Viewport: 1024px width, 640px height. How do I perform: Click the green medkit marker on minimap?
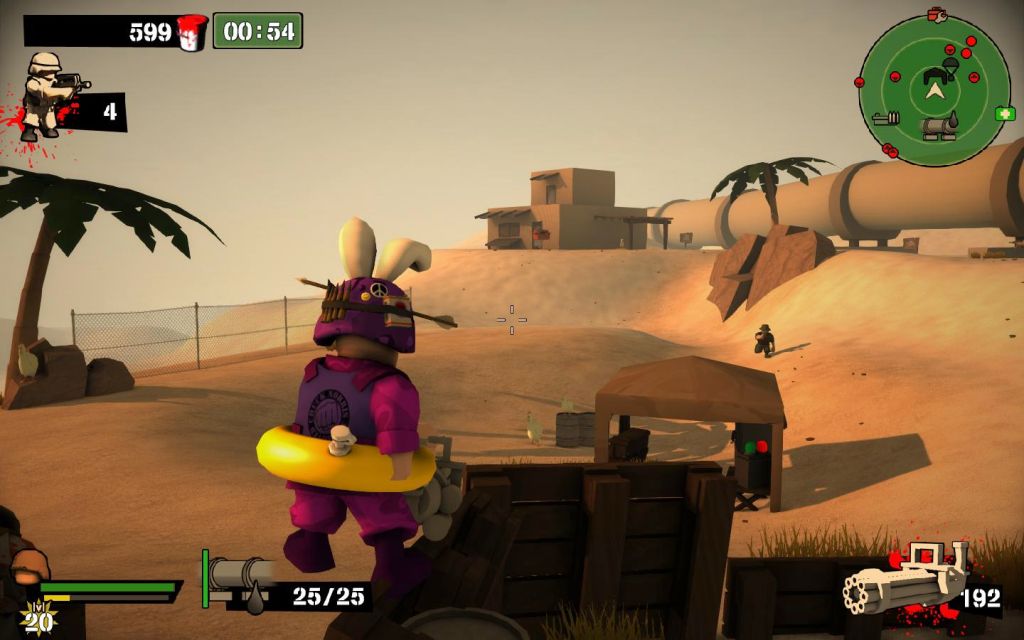(x=1005, y=114)
